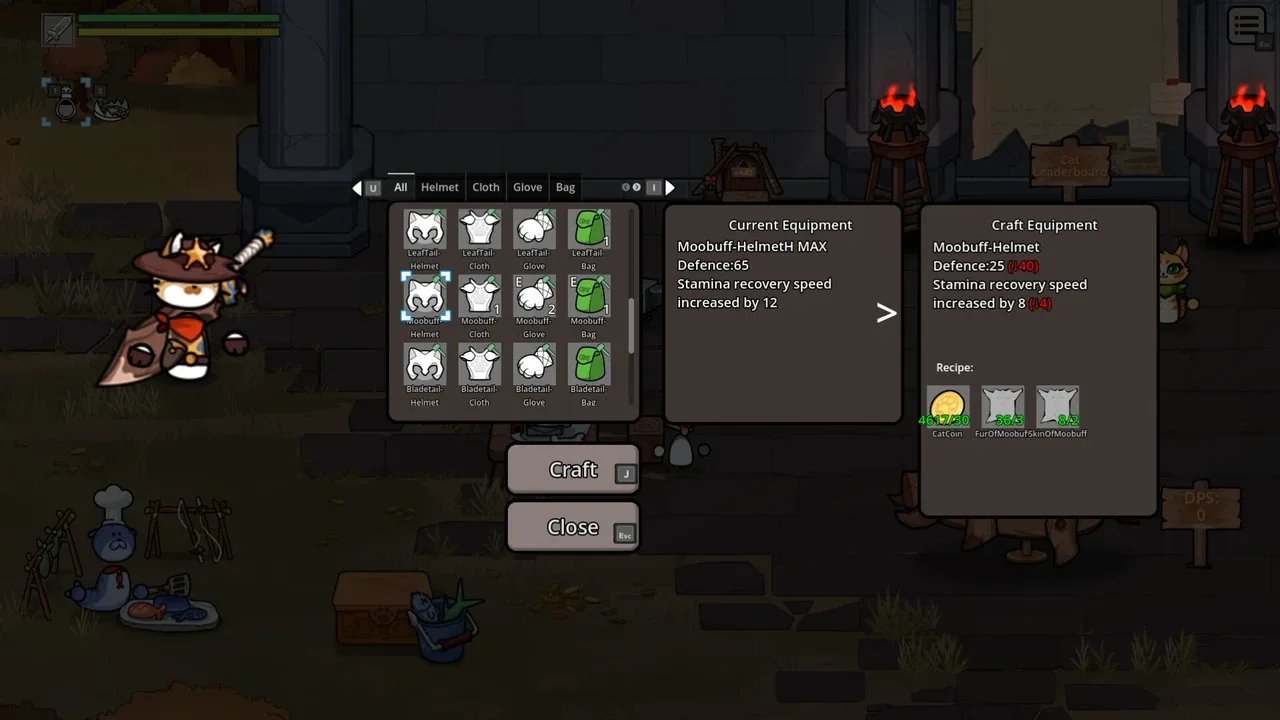Pick the Leaftail-Bag recipe
Image resolution: width=1280 pixels, height=720 pixels.
coord(589,229)
